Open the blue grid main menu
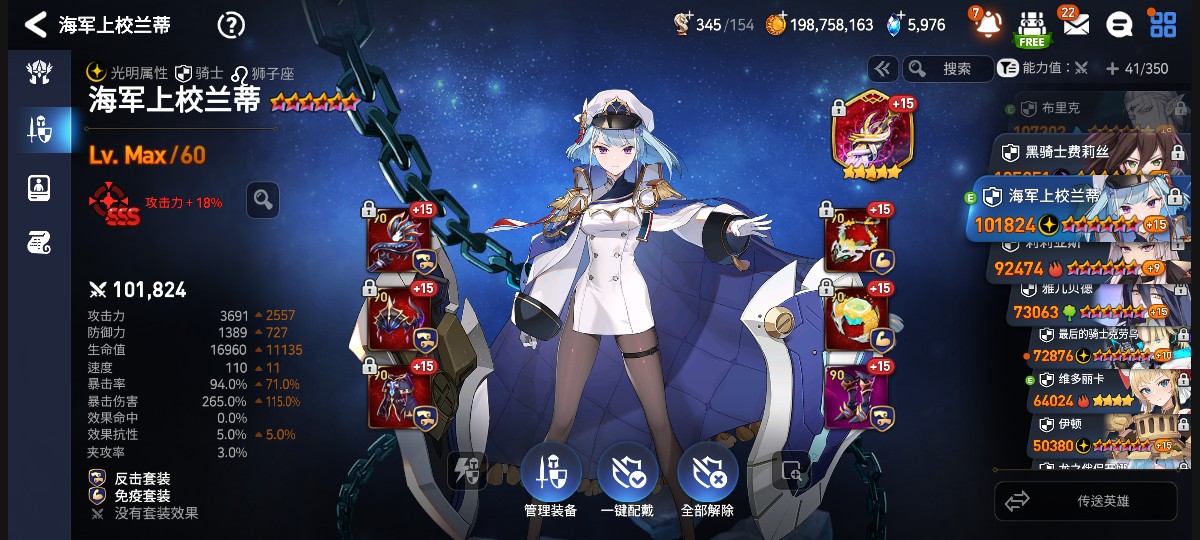The image size is (1200, 540). click(x=1163, y=24)
